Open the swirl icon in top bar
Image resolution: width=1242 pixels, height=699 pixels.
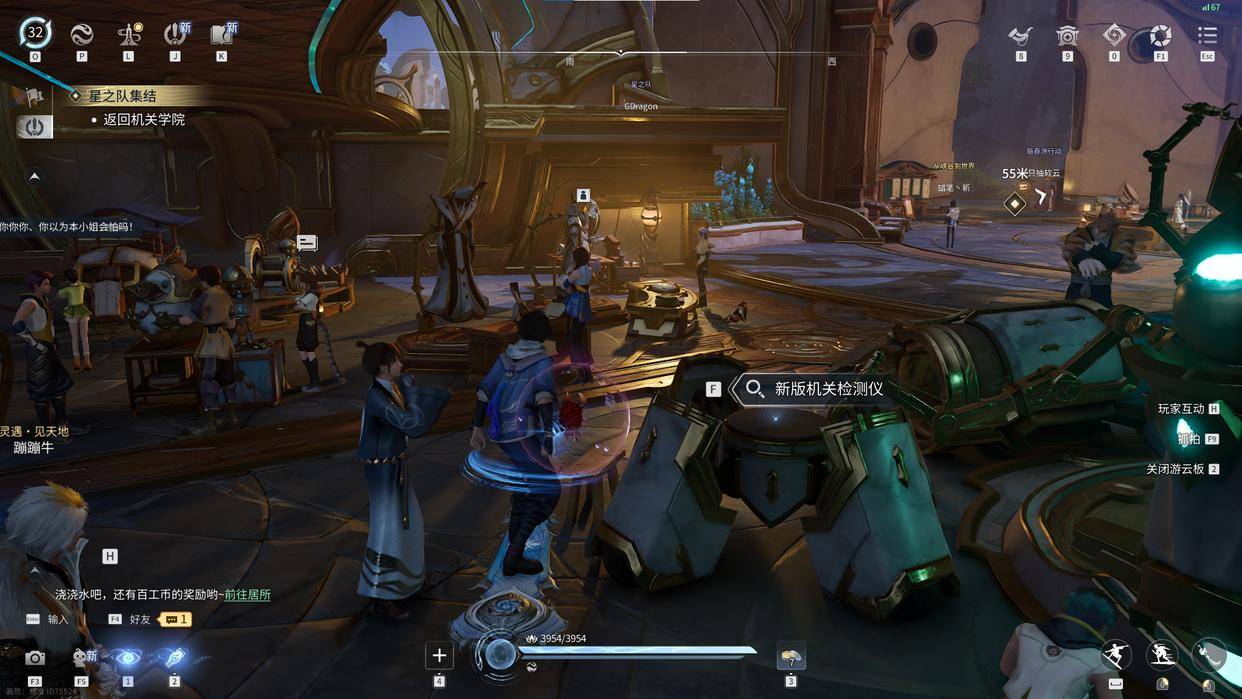tap(82, 35)
